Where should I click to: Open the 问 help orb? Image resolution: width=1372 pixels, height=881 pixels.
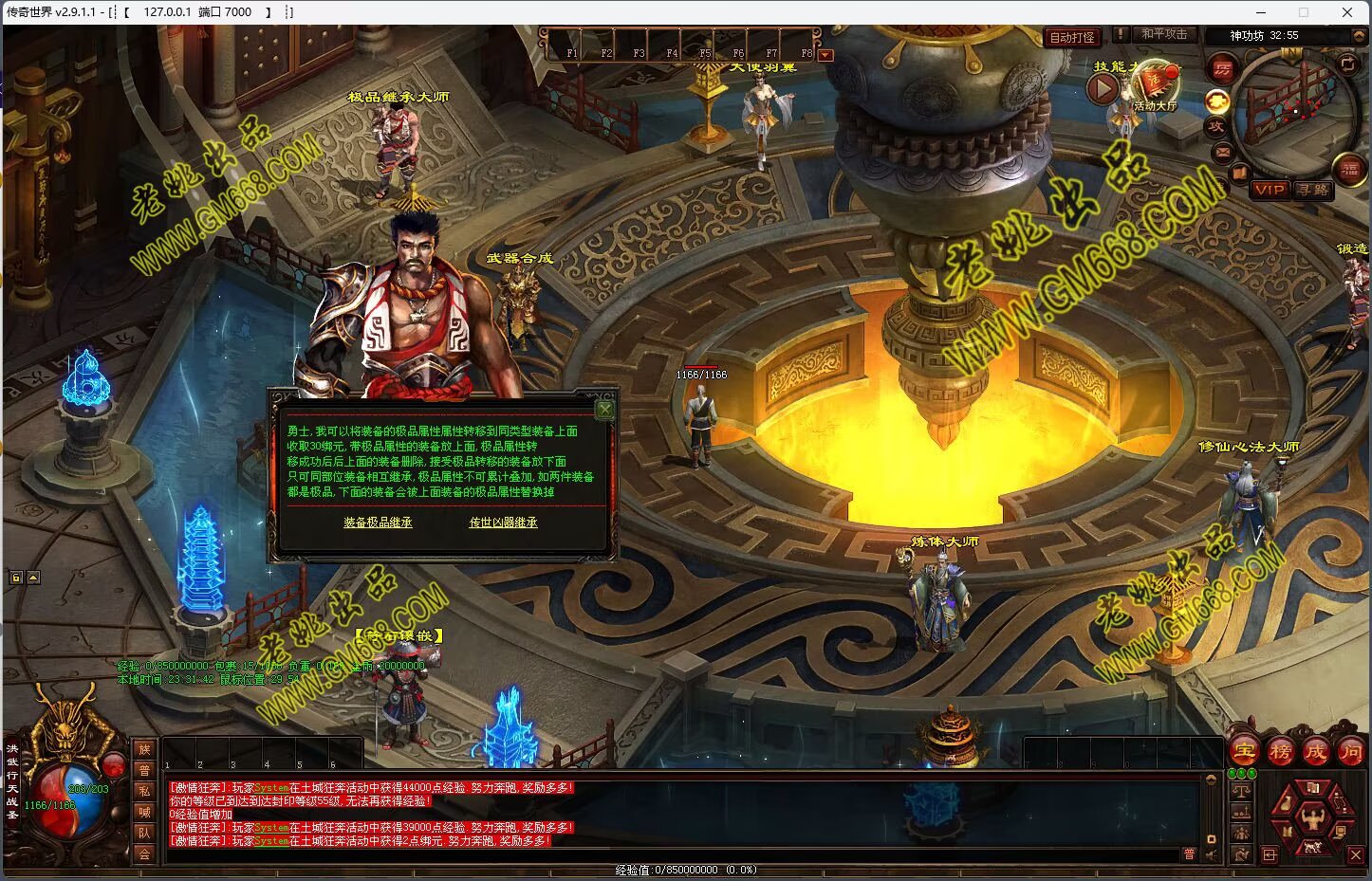click(1350, 751)
